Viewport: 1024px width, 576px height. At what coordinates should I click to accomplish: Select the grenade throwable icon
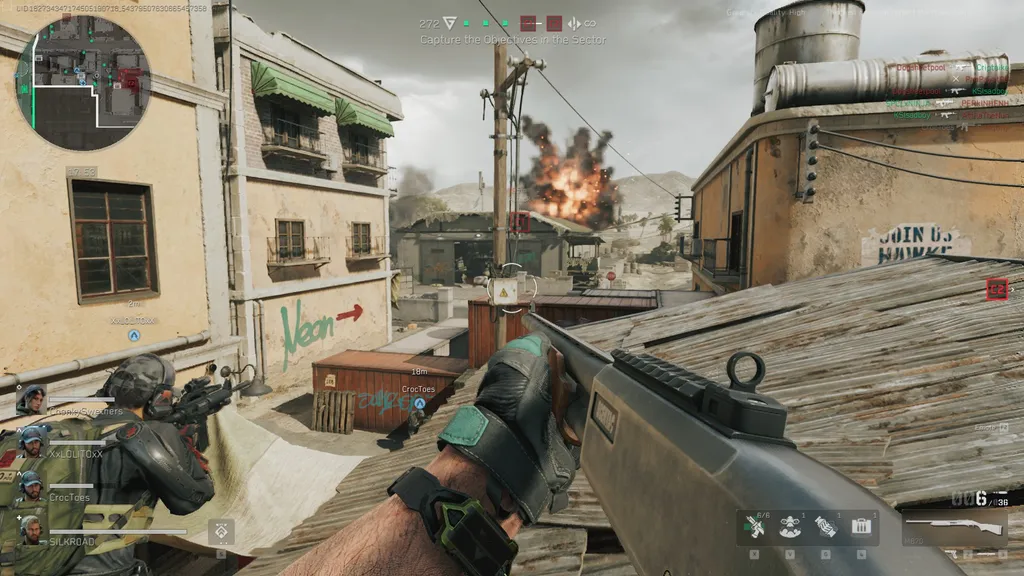click(825, 526)
